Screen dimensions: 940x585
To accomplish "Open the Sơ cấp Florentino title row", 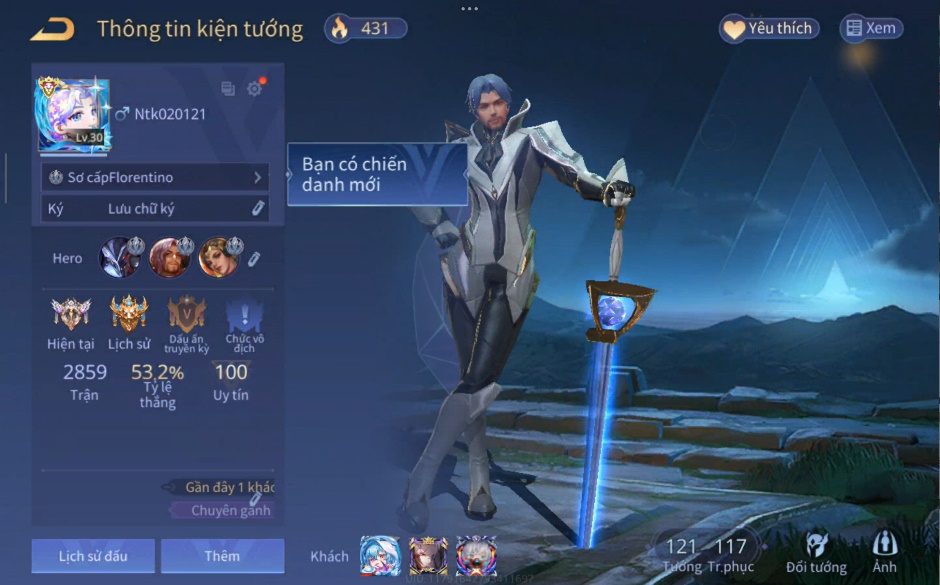I will [x=157, y=177].
